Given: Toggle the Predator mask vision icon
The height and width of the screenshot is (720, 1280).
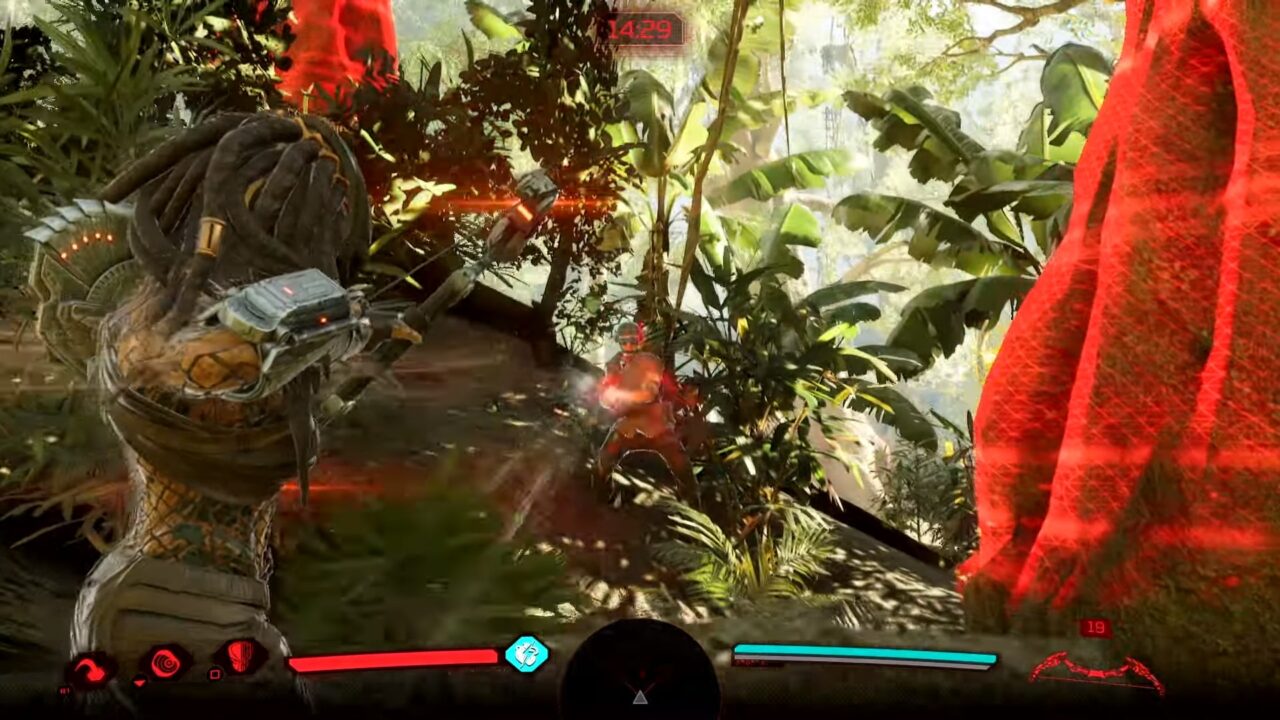Looking at the screenshot, I should tap(242, 657).
